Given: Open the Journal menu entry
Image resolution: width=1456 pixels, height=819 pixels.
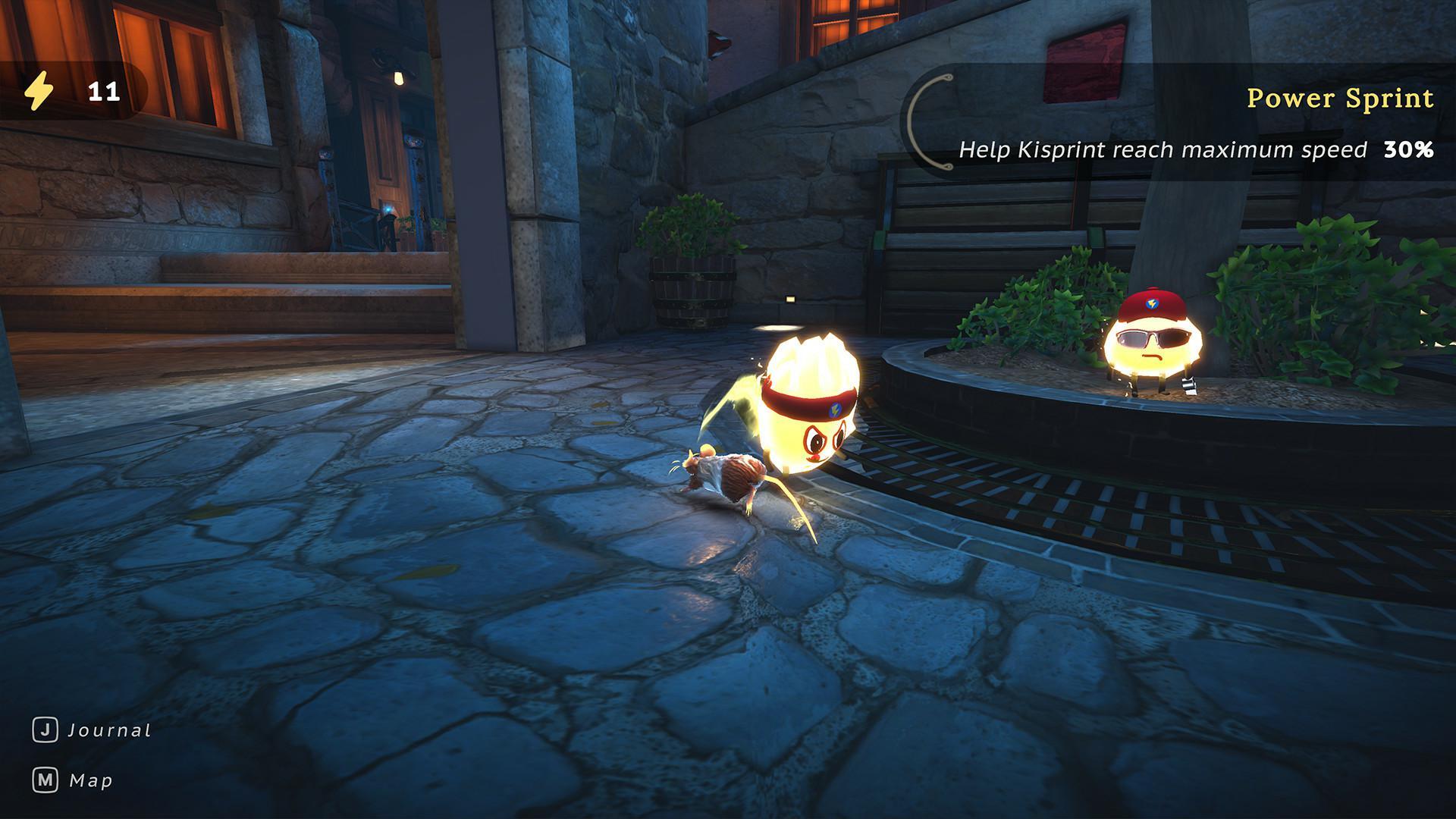Looking at the screenshot, I should point(108,730).
